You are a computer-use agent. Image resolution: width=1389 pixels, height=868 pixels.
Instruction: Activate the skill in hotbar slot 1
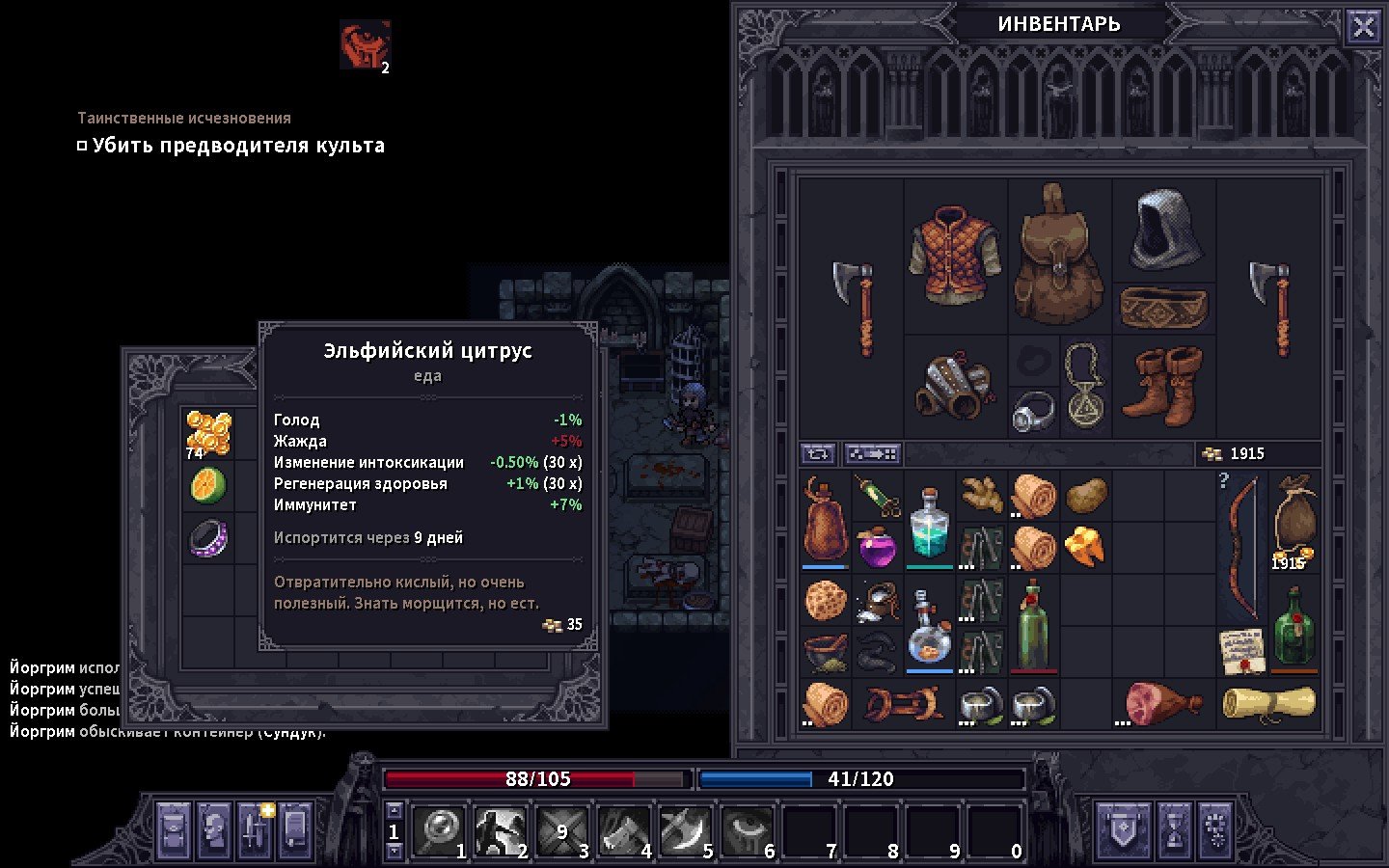pyautogui.click(x=443, y=829)
